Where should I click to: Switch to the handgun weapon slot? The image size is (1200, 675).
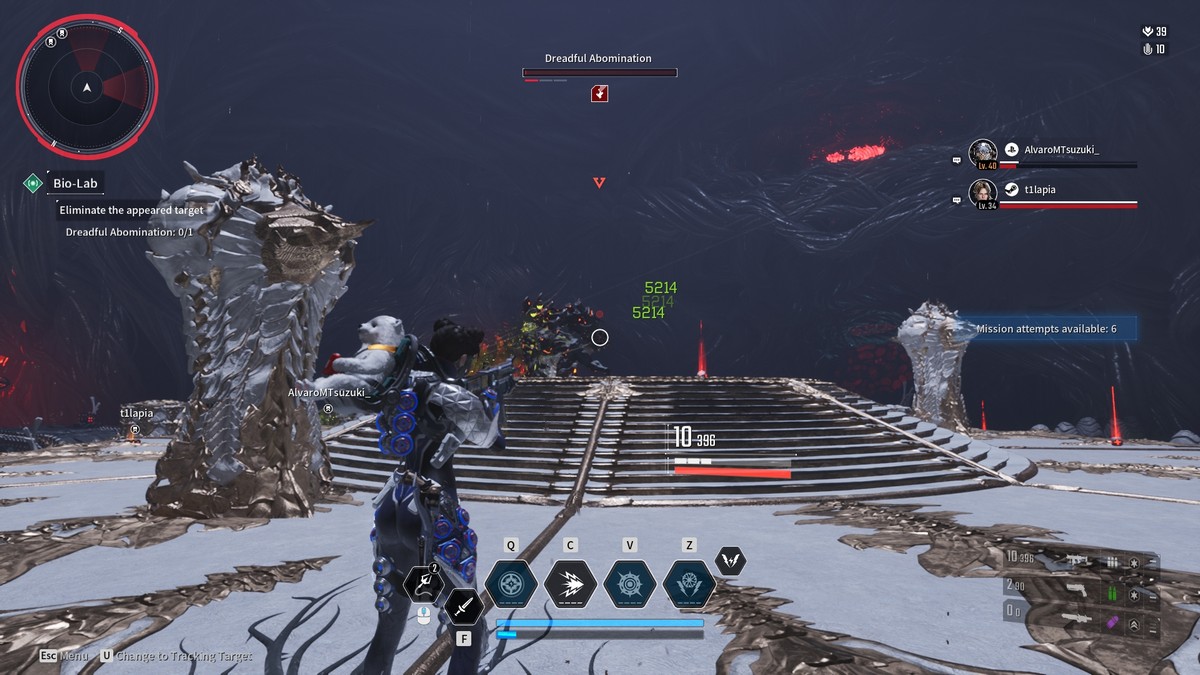coord(1076,590)
